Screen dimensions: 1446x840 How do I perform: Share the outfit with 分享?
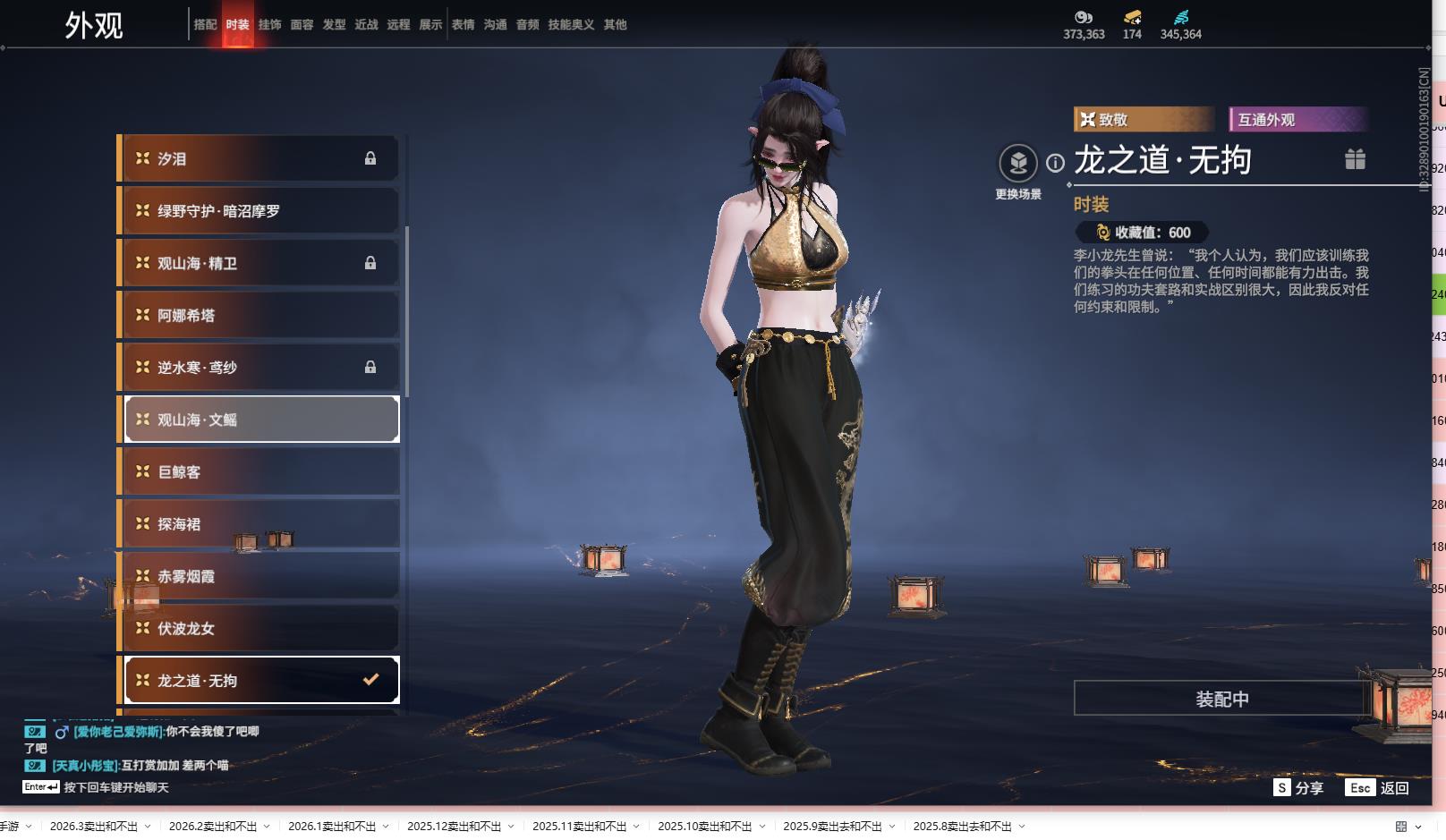click(1298, 788)
